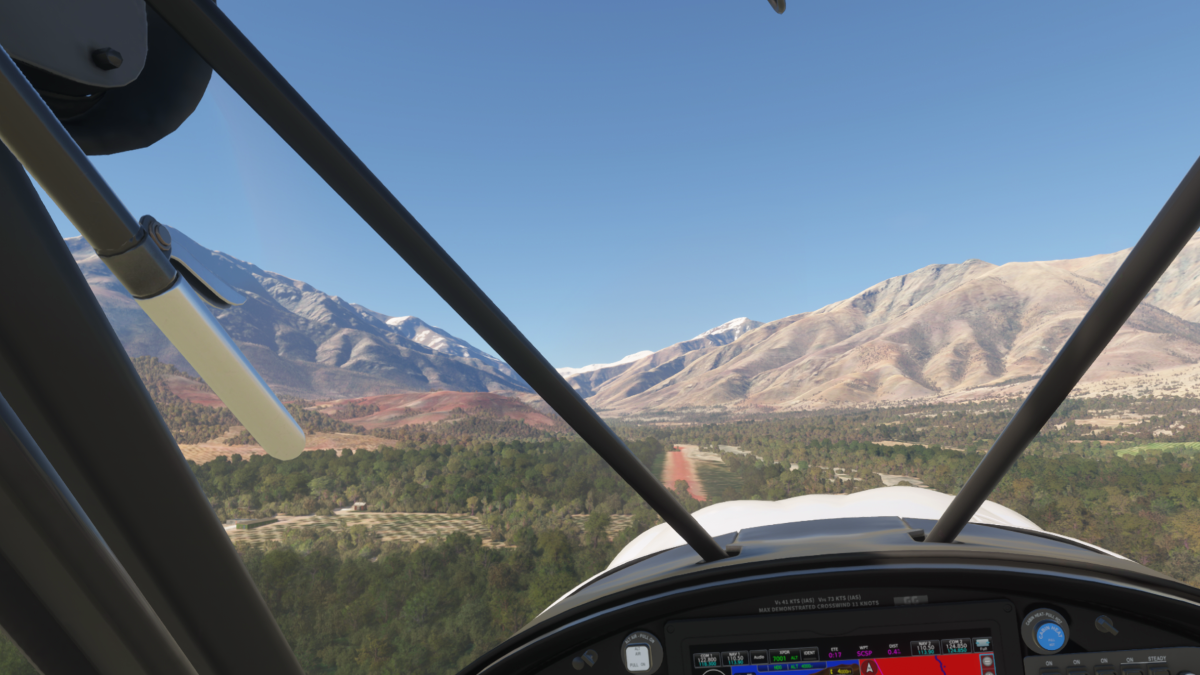Pull the blue Cabin Heat knob

1049,635
